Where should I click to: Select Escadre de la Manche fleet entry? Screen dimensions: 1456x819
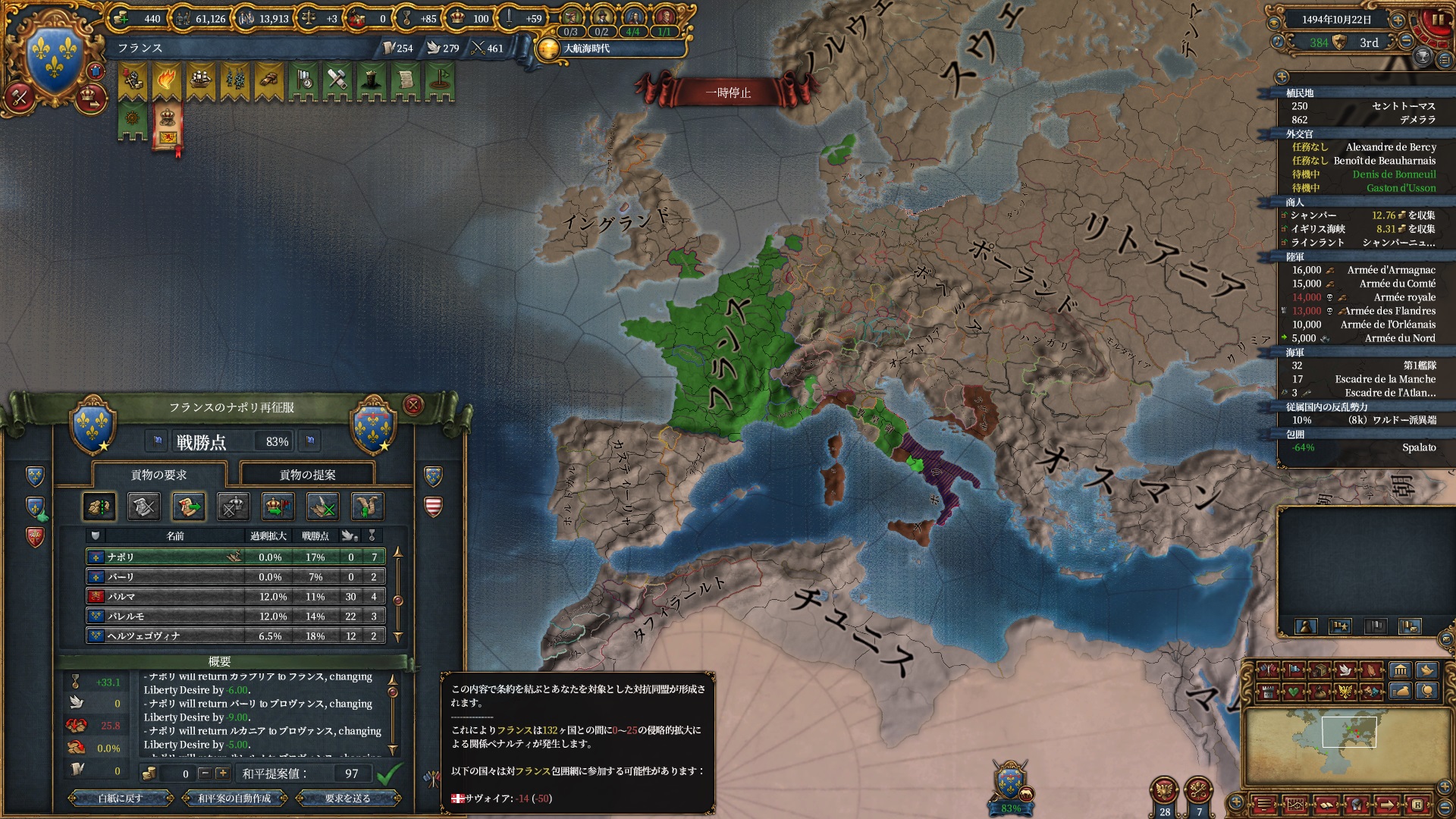pos(1385,379)
